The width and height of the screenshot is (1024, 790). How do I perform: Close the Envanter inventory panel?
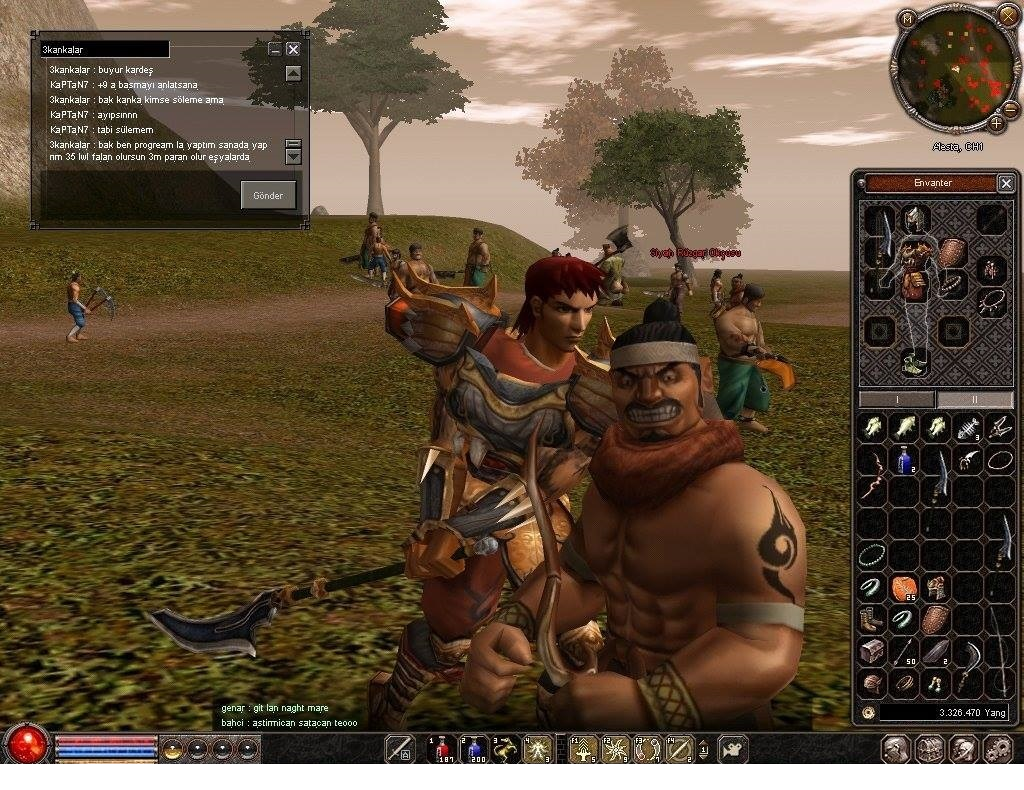click(1006, 183)
